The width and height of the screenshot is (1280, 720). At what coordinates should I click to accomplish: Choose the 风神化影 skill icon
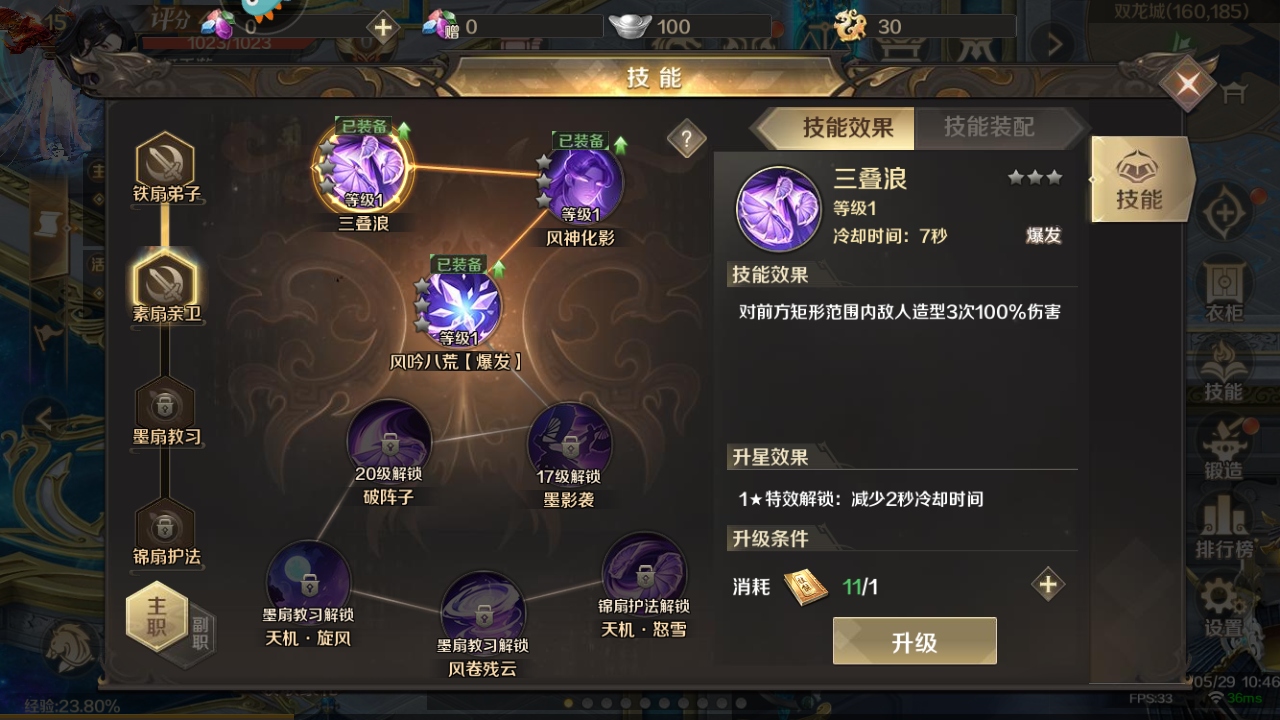pos(581,185)
